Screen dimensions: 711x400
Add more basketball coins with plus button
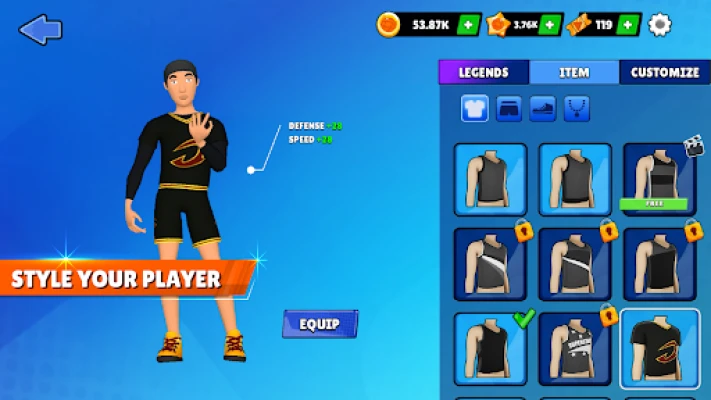(469, 25)
